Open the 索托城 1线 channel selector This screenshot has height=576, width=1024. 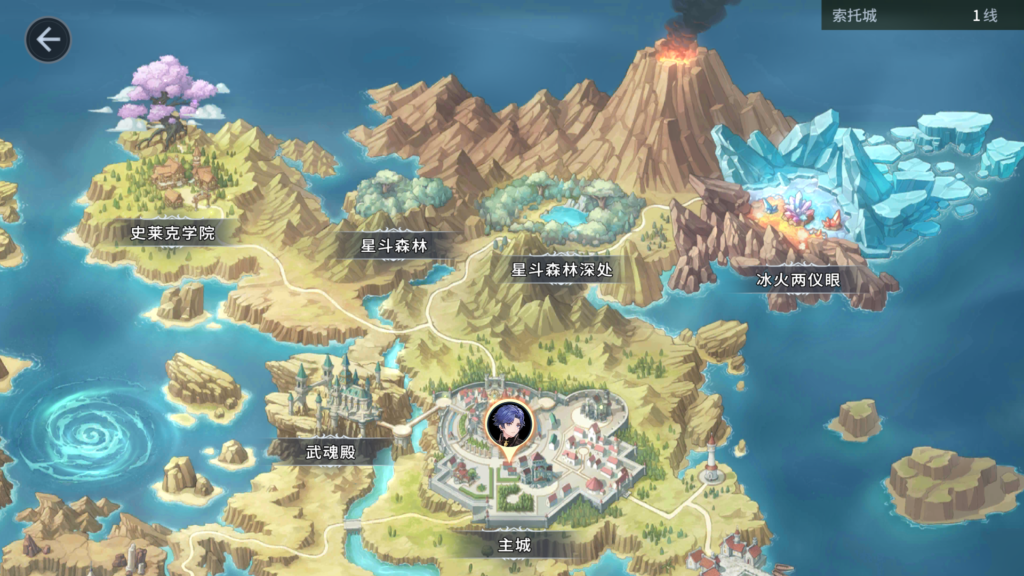[x=922, y=16]
